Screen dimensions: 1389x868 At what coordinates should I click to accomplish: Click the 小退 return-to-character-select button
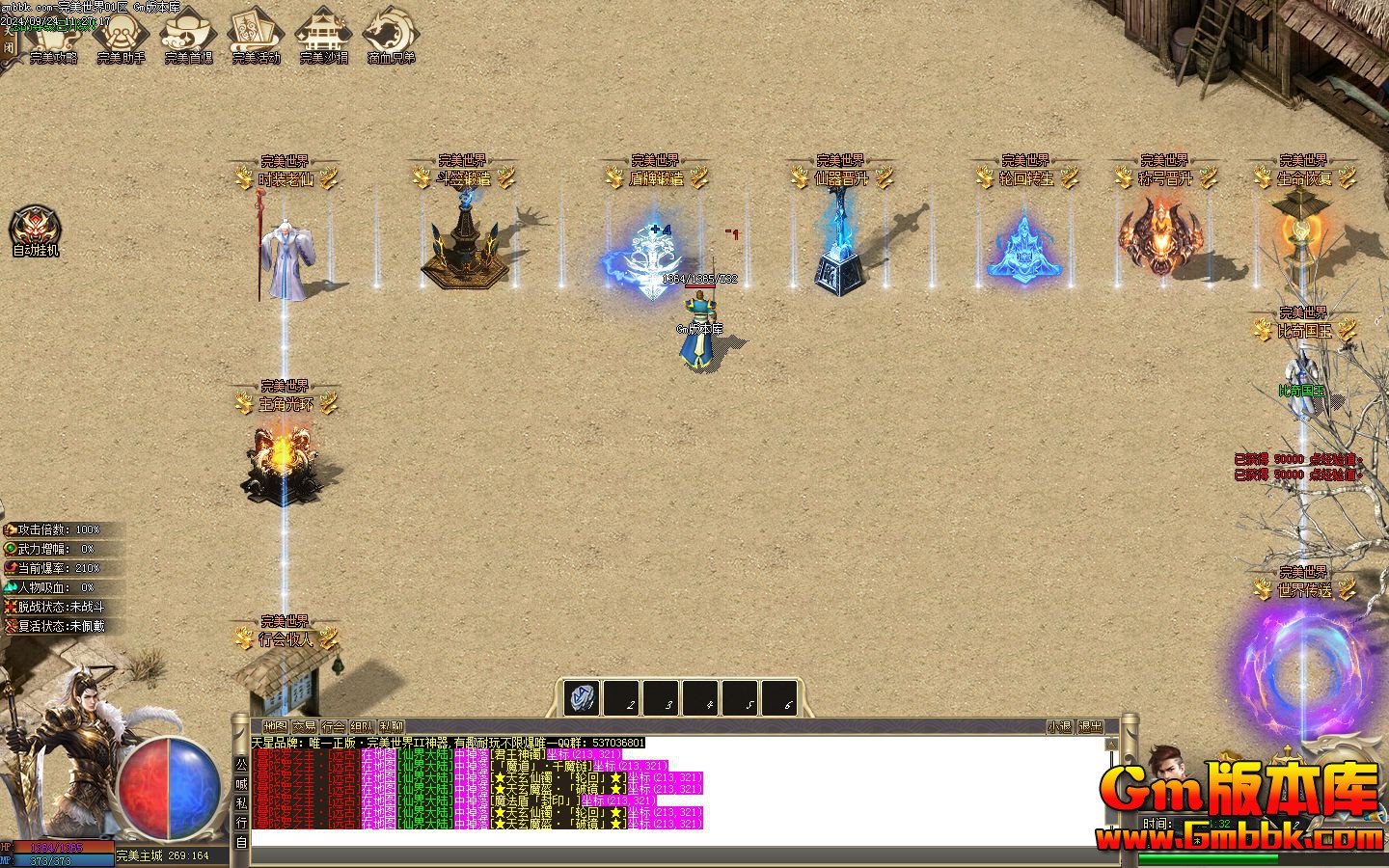[x=1060, y=726]
